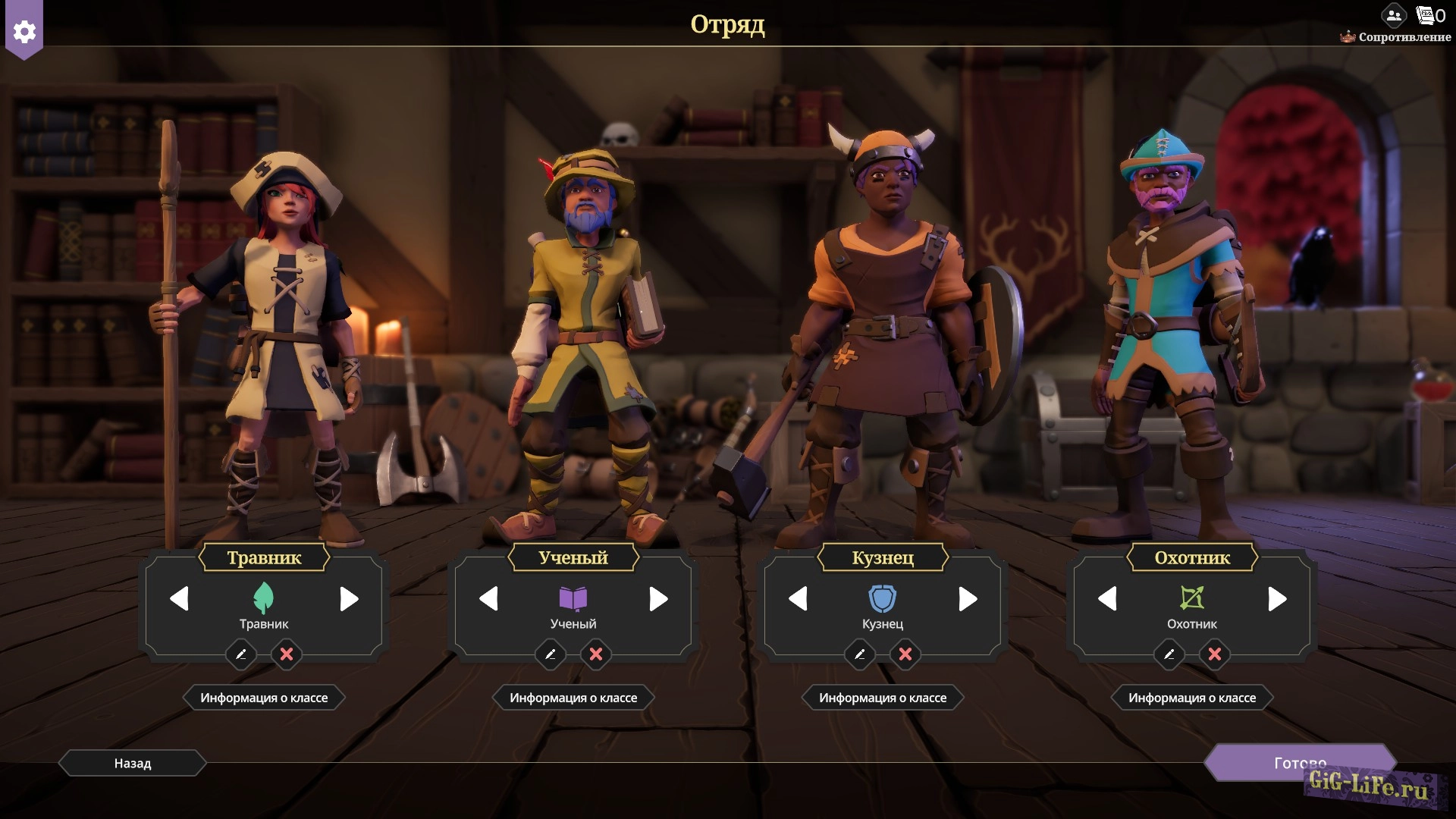Remove the Ученый character with red X
Viewport: 1456px width, 819px height.
(x=596, y=654)
